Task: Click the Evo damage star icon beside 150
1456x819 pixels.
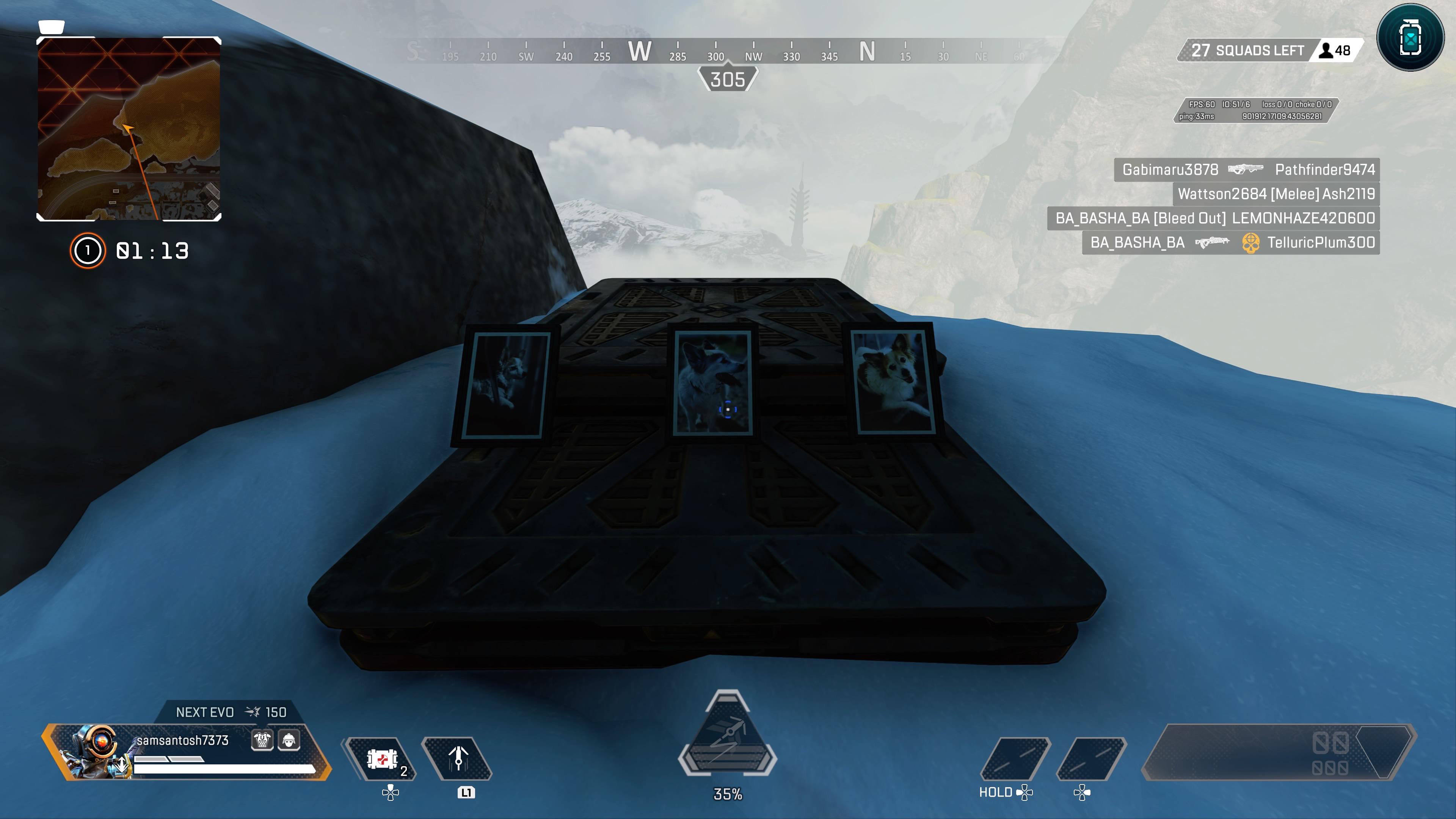Action: [252, 713]
